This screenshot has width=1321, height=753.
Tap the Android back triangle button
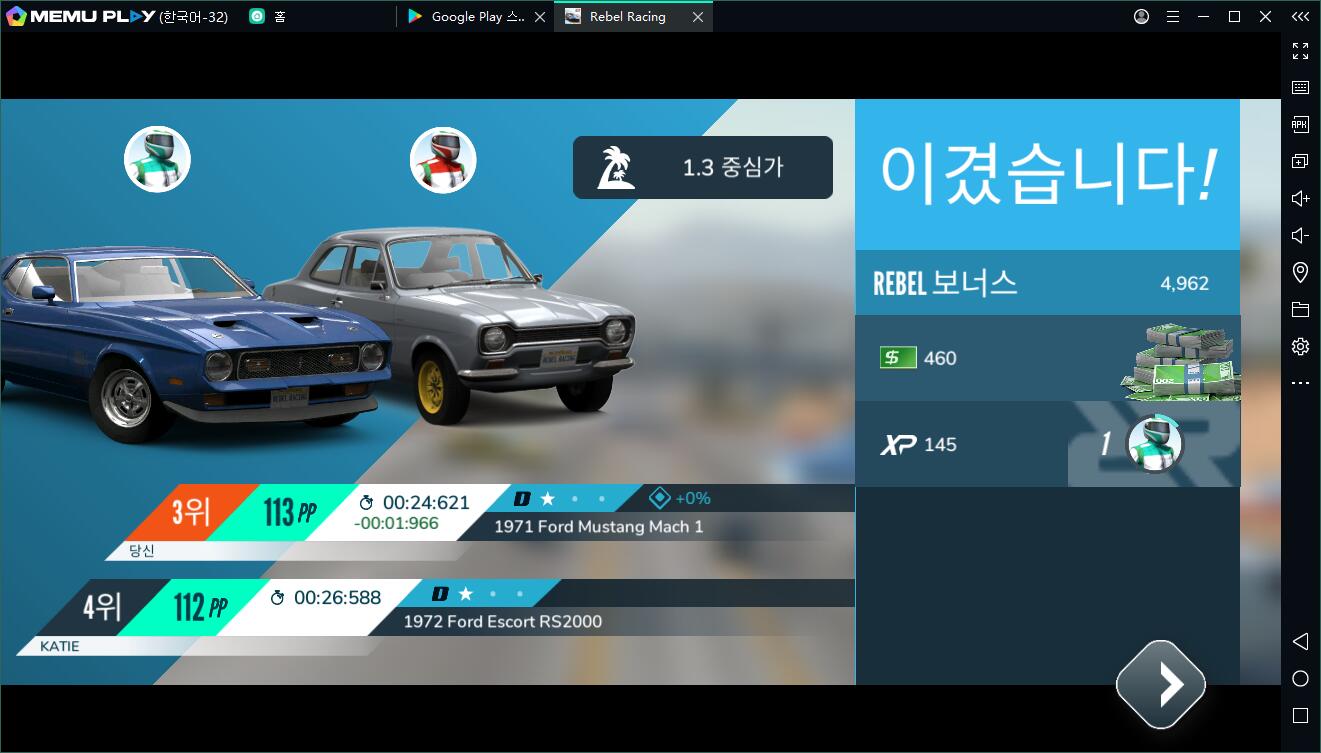coord(1300,641)
